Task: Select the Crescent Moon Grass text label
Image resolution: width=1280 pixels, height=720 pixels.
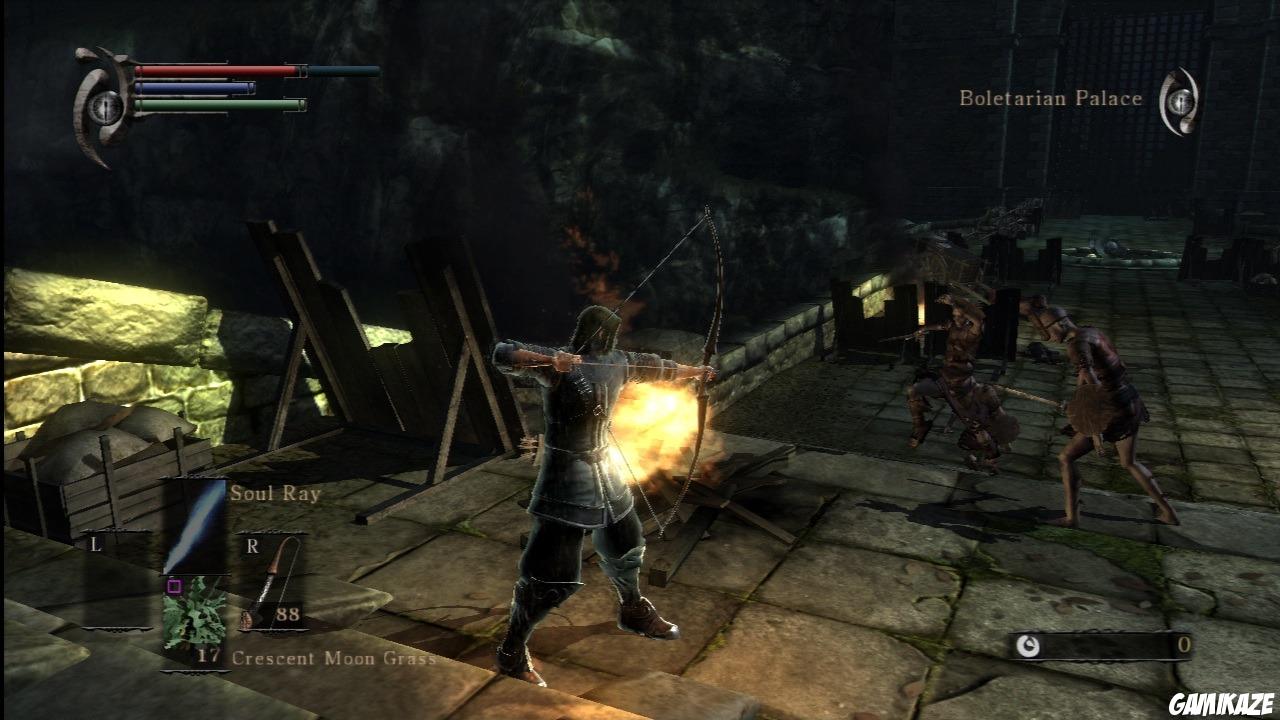Action: click(x=334, y=660)
